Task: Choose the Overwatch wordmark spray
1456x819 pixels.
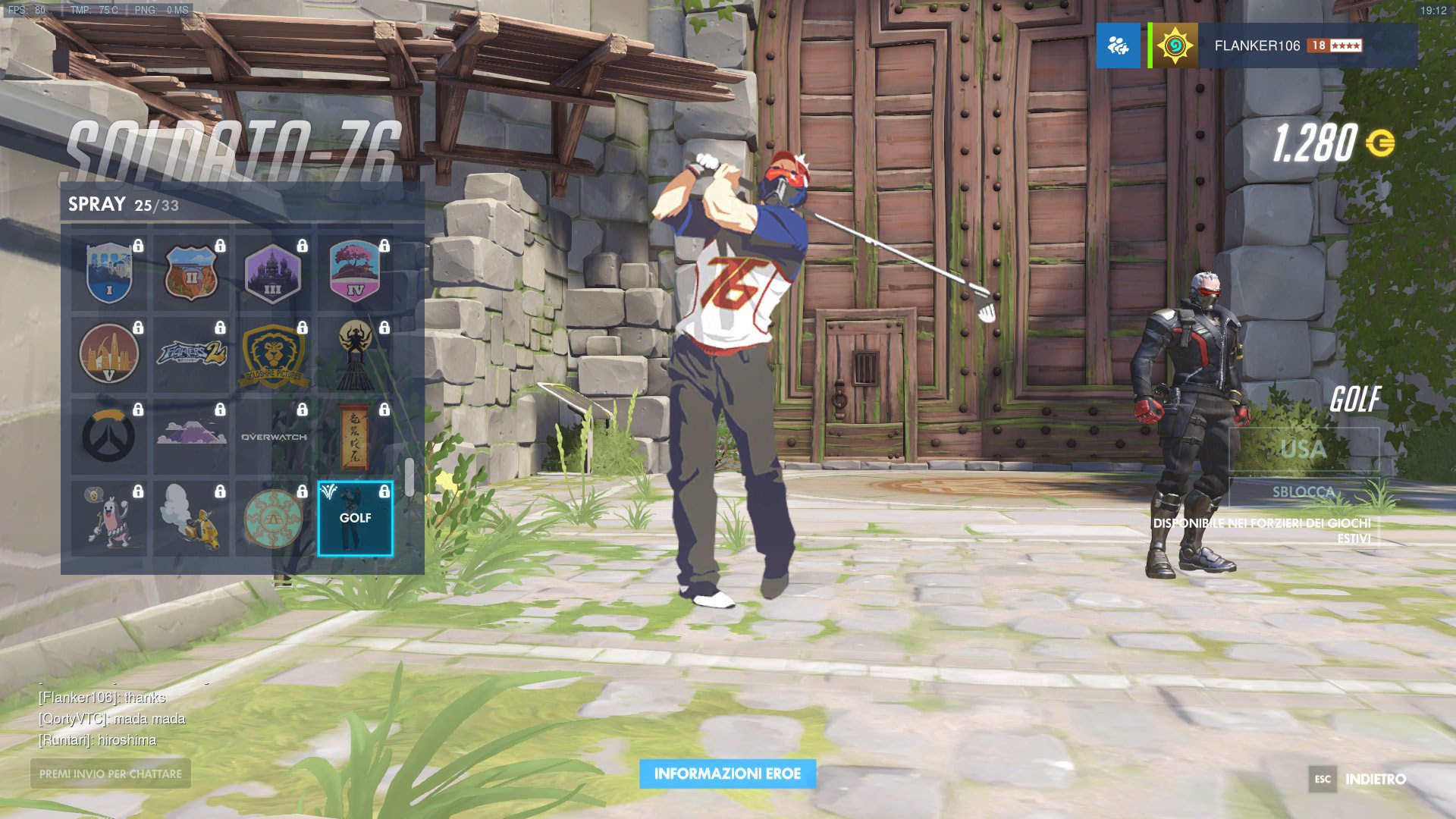Action: pyautogui.click(x=273, y=437)
